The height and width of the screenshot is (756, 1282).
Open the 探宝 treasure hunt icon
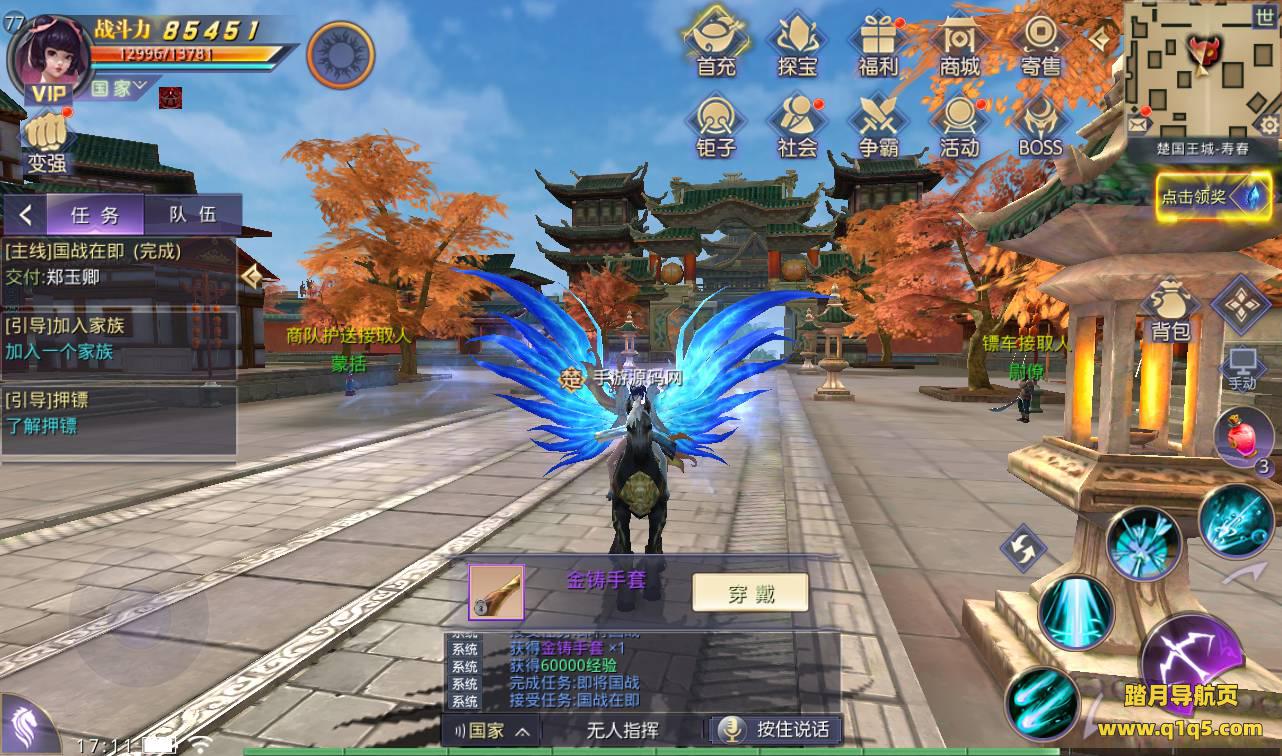[x=797, y=42]
